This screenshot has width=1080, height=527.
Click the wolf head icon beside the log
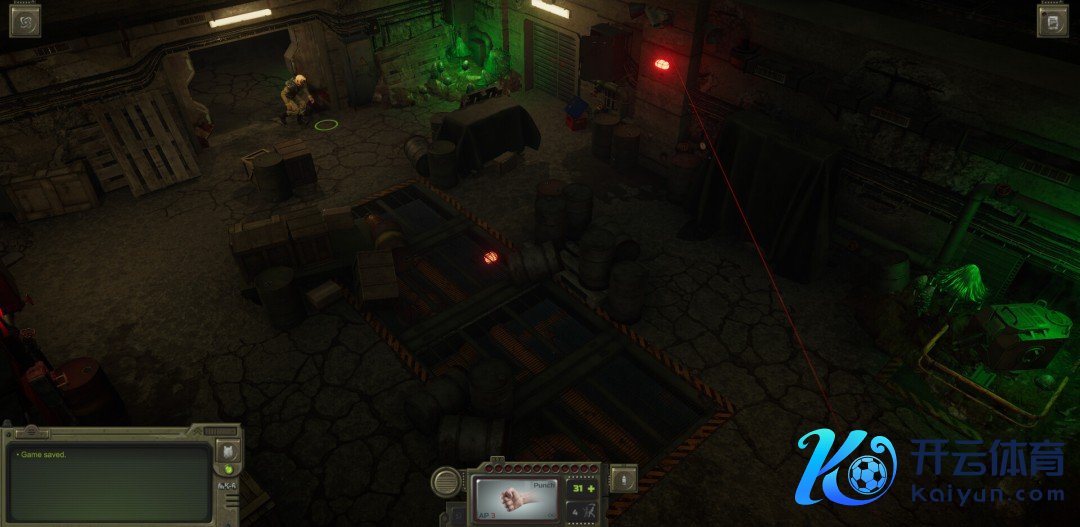point(226,452)
